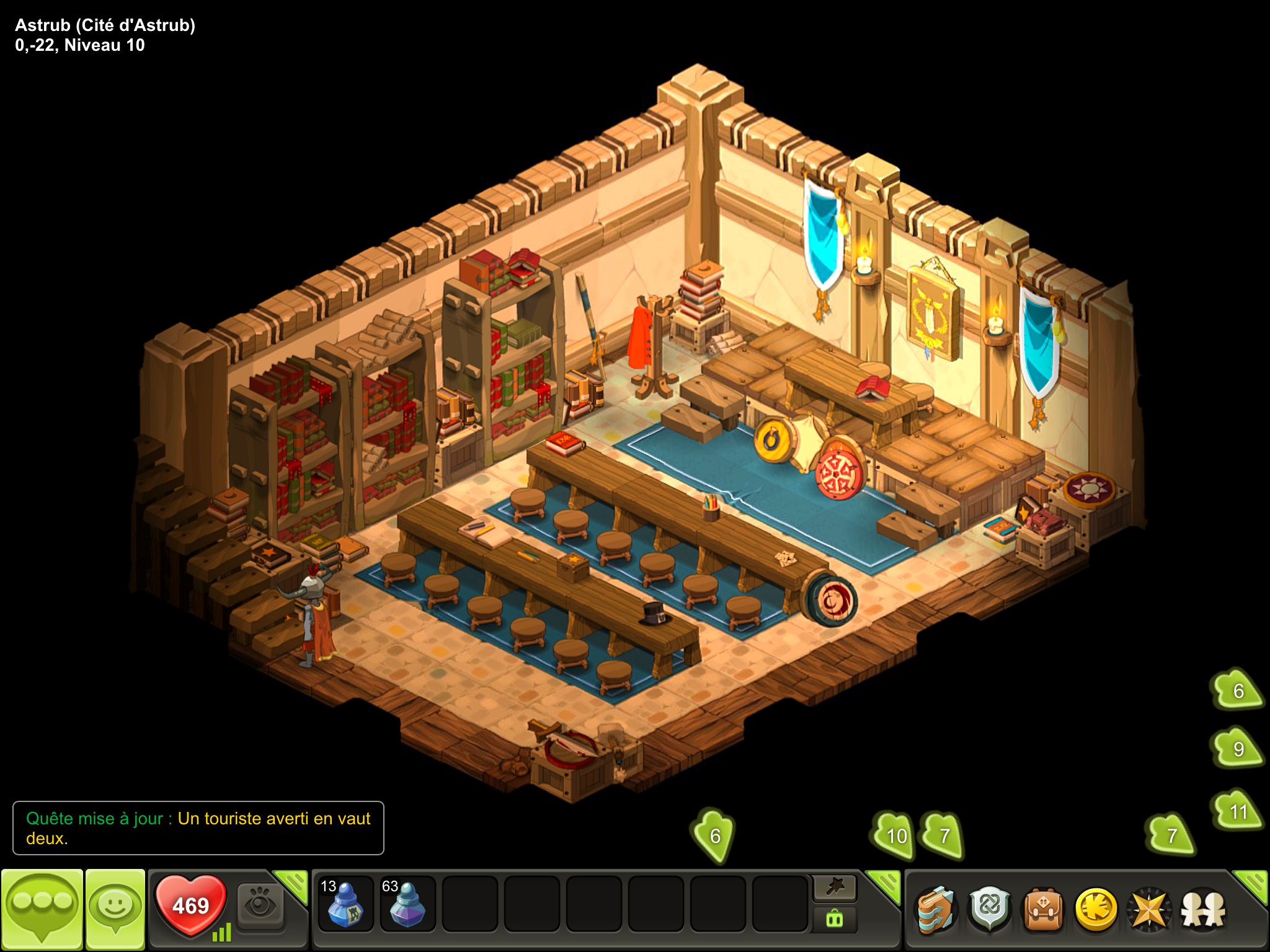Screen dimensions: 1270x952
Task: Open the silver shield knot icon
Action: point(990,910)
